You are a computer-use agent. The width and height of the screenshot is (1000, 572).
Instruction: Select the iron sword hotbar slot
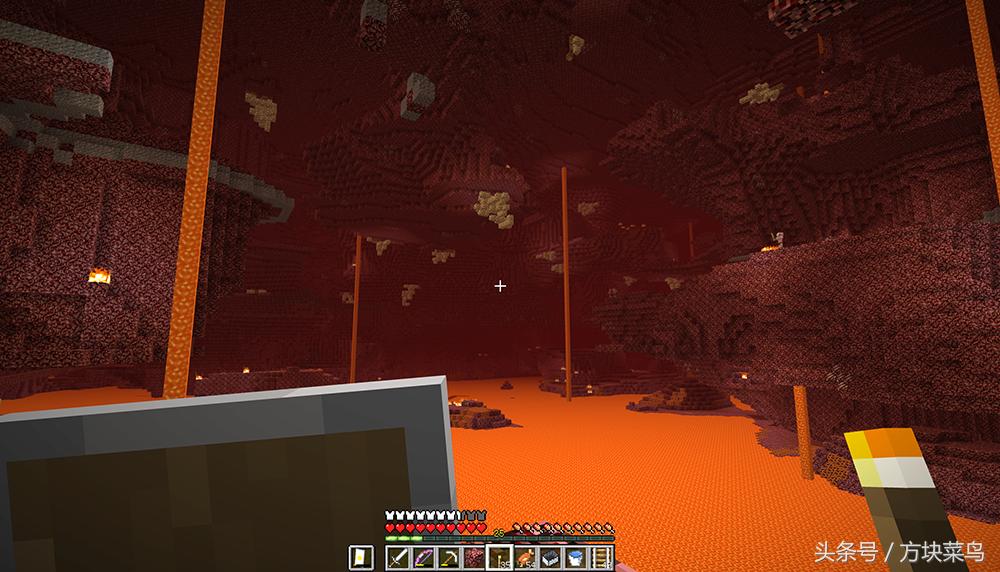click(x=398, y=558)
